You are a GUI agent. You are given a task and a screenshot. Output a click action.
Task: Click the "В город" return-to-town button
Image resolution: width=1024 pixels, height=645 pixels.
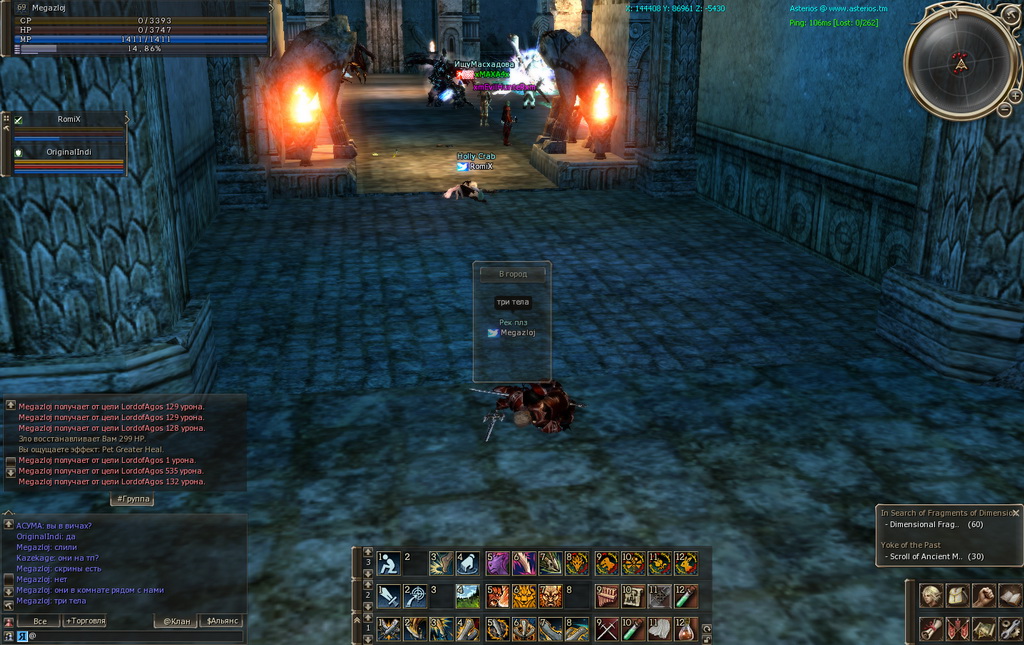511,274
